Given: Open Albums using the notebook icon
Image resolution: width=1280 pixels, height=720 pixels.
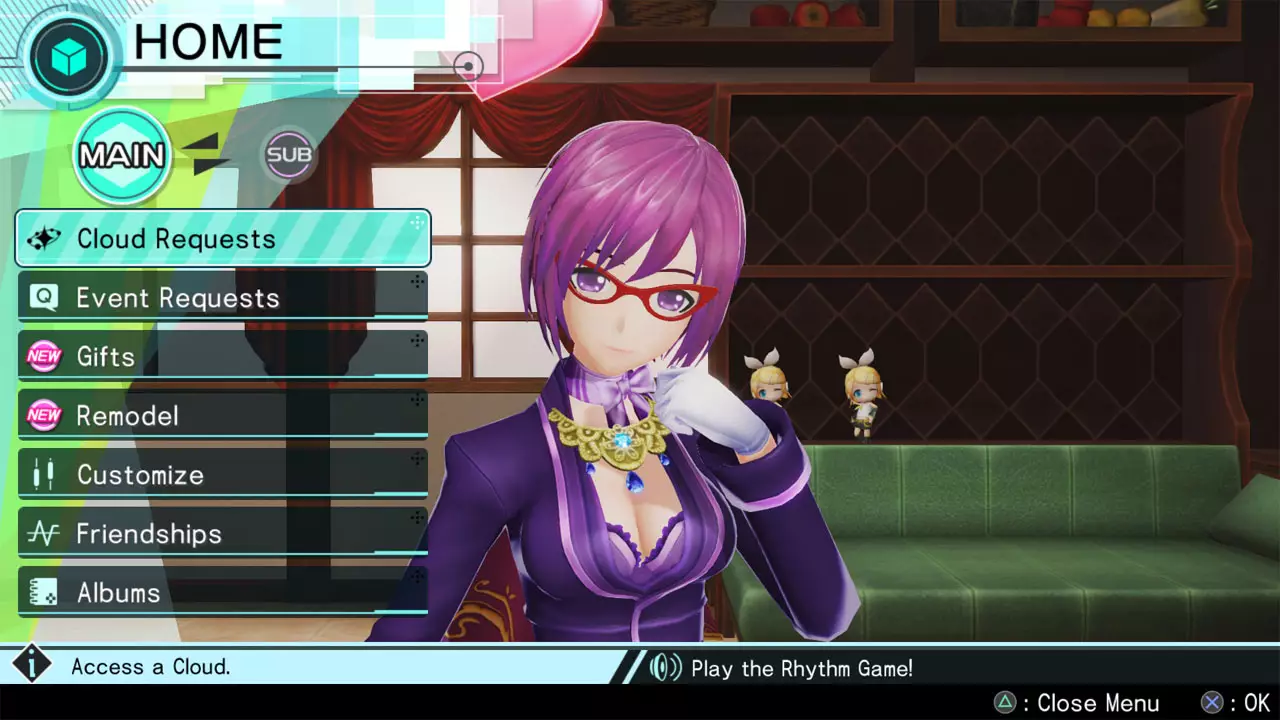Looking at the screenshot, I should click(44, 592).
